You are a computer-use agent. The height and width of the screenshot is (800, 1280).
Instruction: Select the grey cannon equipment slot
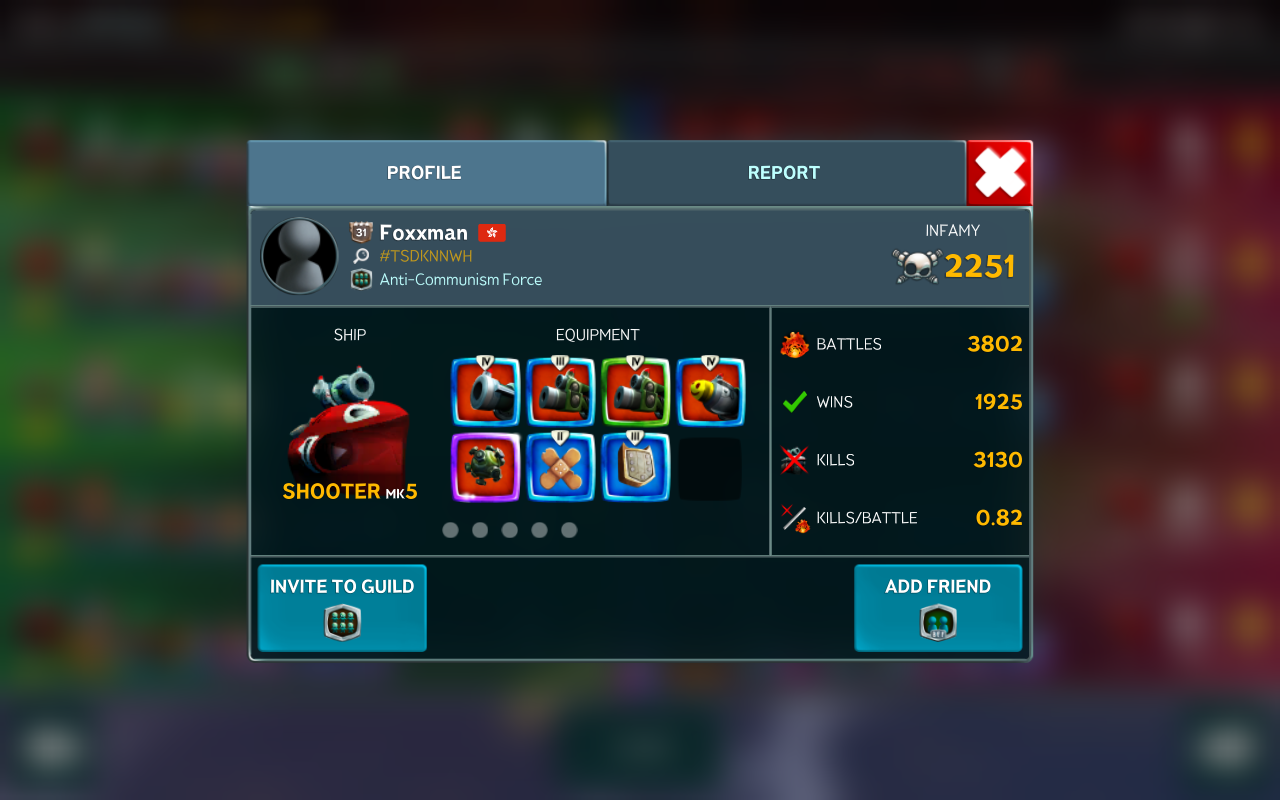click(486, 392)
